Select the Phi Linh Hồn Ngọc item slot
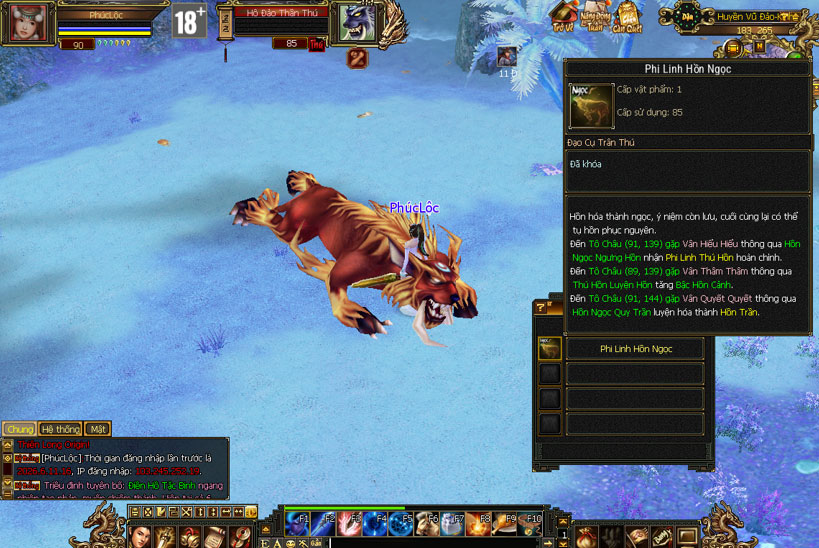Viewport: 819px width, 548px height. pos(549,349)
